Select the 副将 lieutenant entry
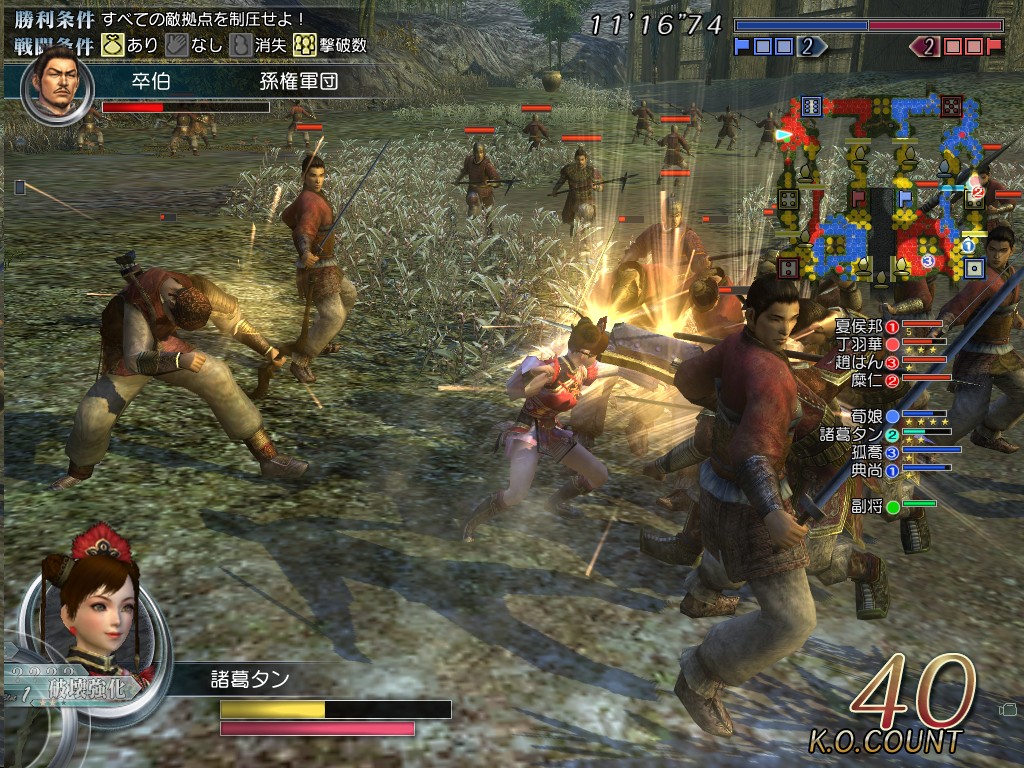The image size is (1024, 768). 866,506
